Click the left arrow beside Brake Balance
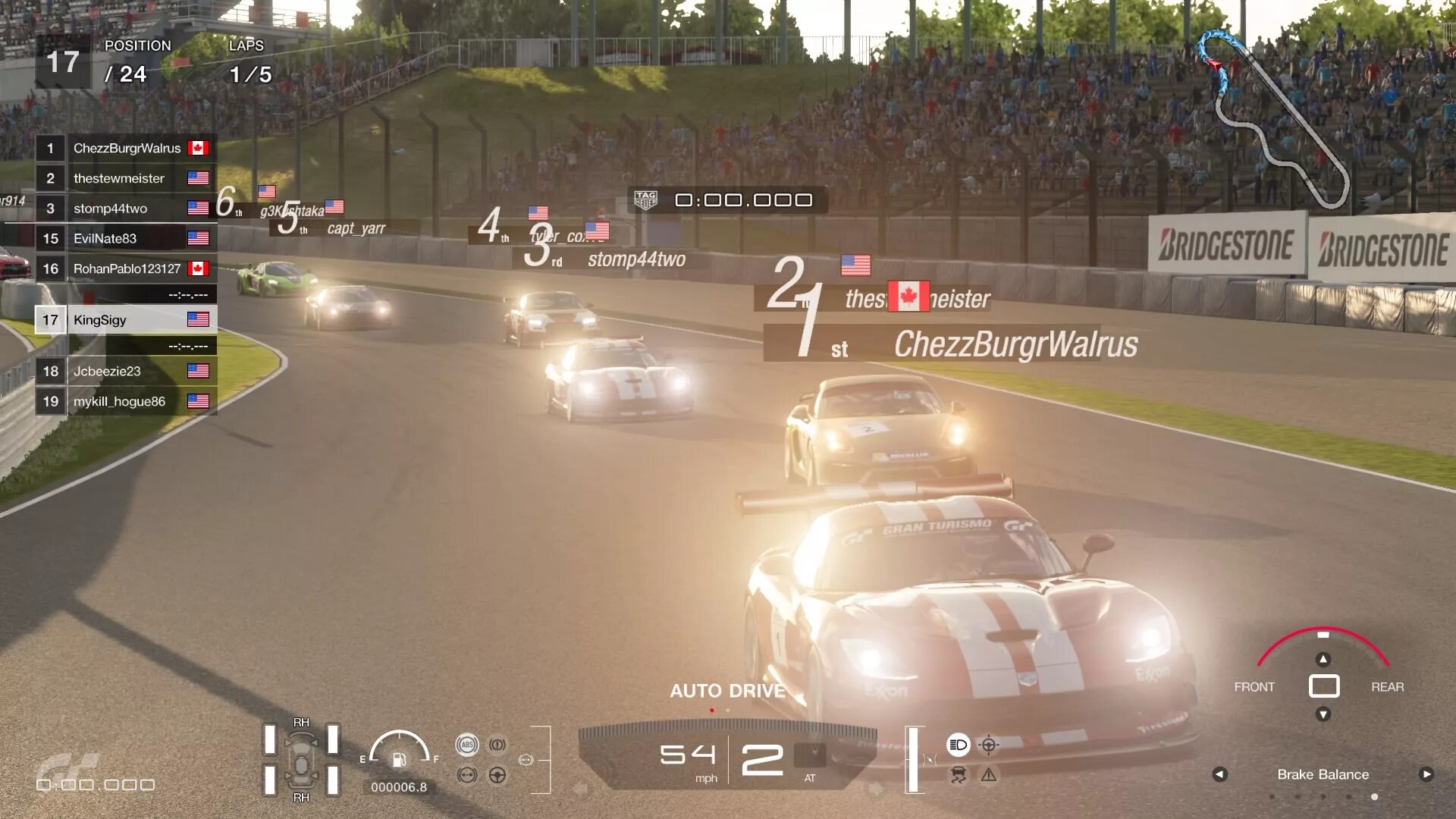This screenshot has height=819, width=1456. click(x=1219, y=774)
